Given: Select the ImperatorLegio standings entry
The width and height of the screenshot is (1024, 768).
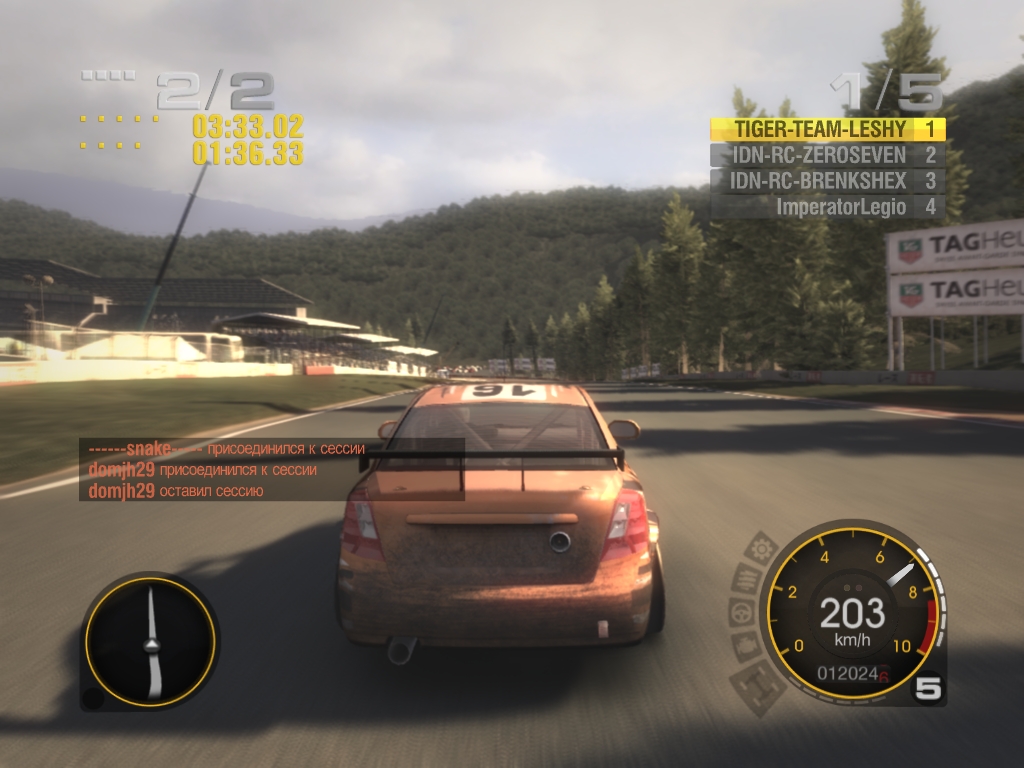Looking at the screenshot, I should 827,207.
